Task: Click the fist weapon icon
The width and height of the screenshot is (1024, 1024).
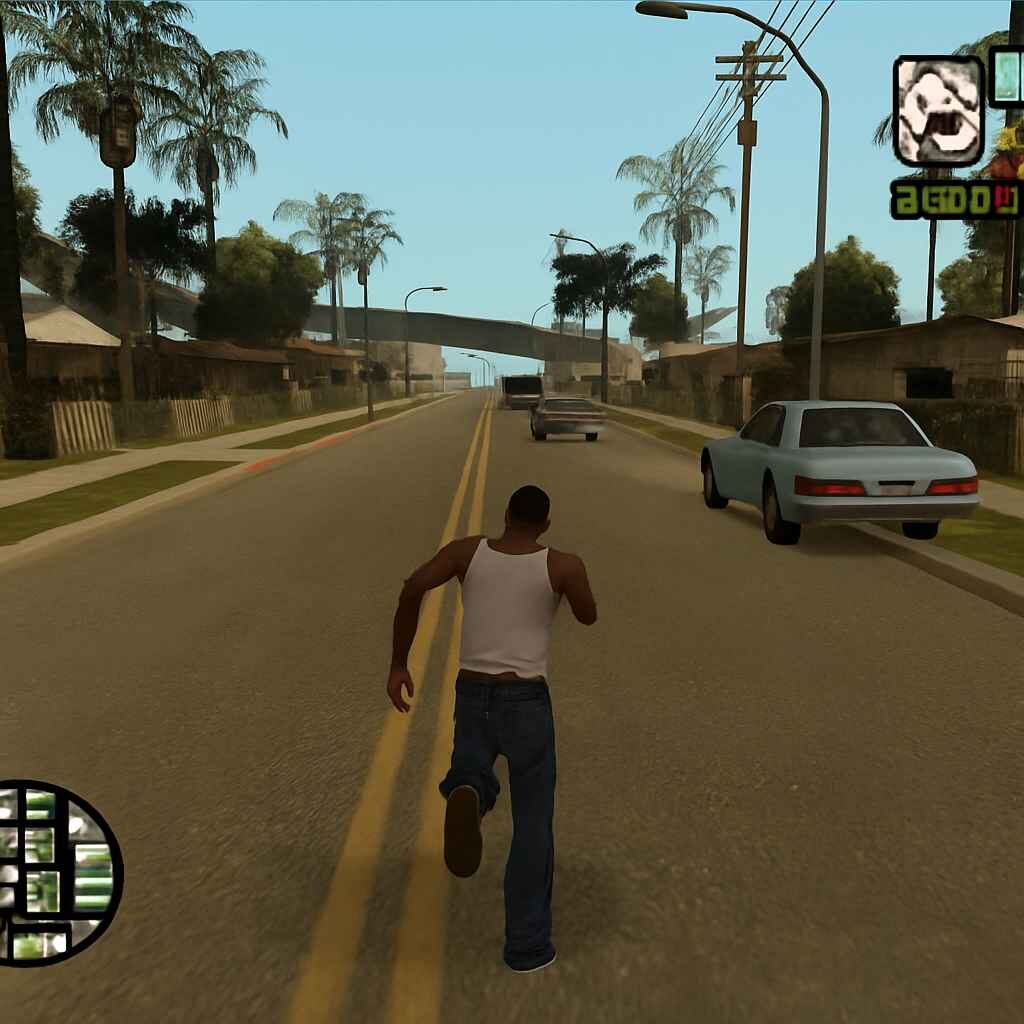Action: (x=938, y=111)
